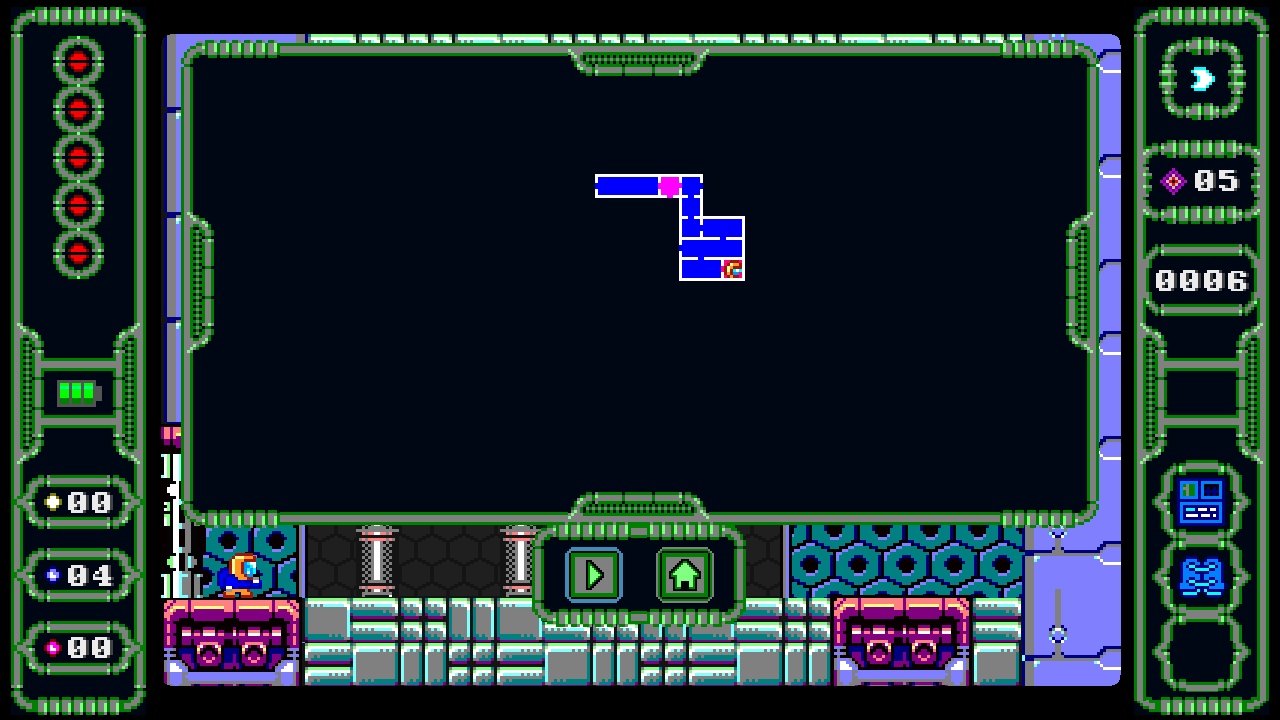This screenshot has width=1280, height=720.
Task: Click the score display showing 0006
Action: pyautogui.click(x=1200, y=281)
